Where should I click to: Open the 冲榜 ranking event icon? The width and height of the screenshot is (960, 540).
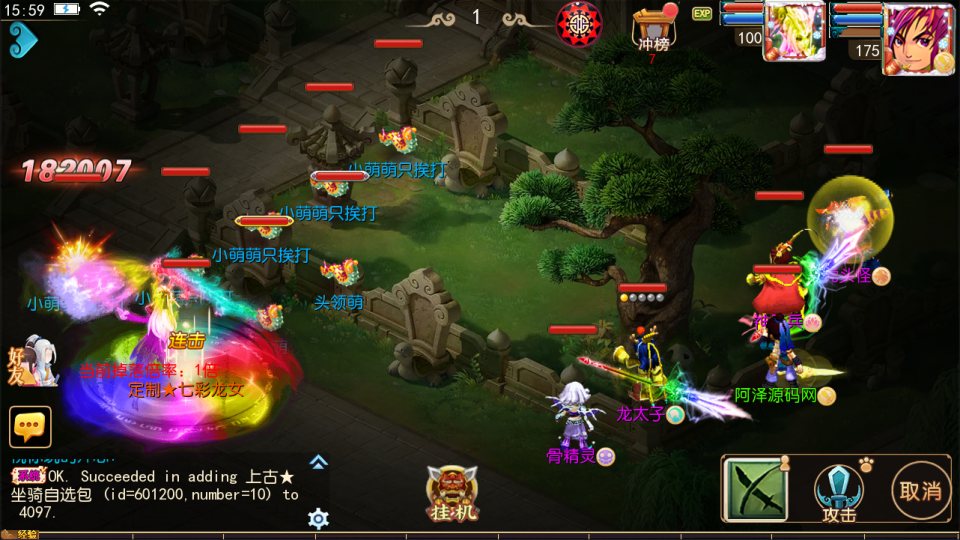click(x=651, y=30)
